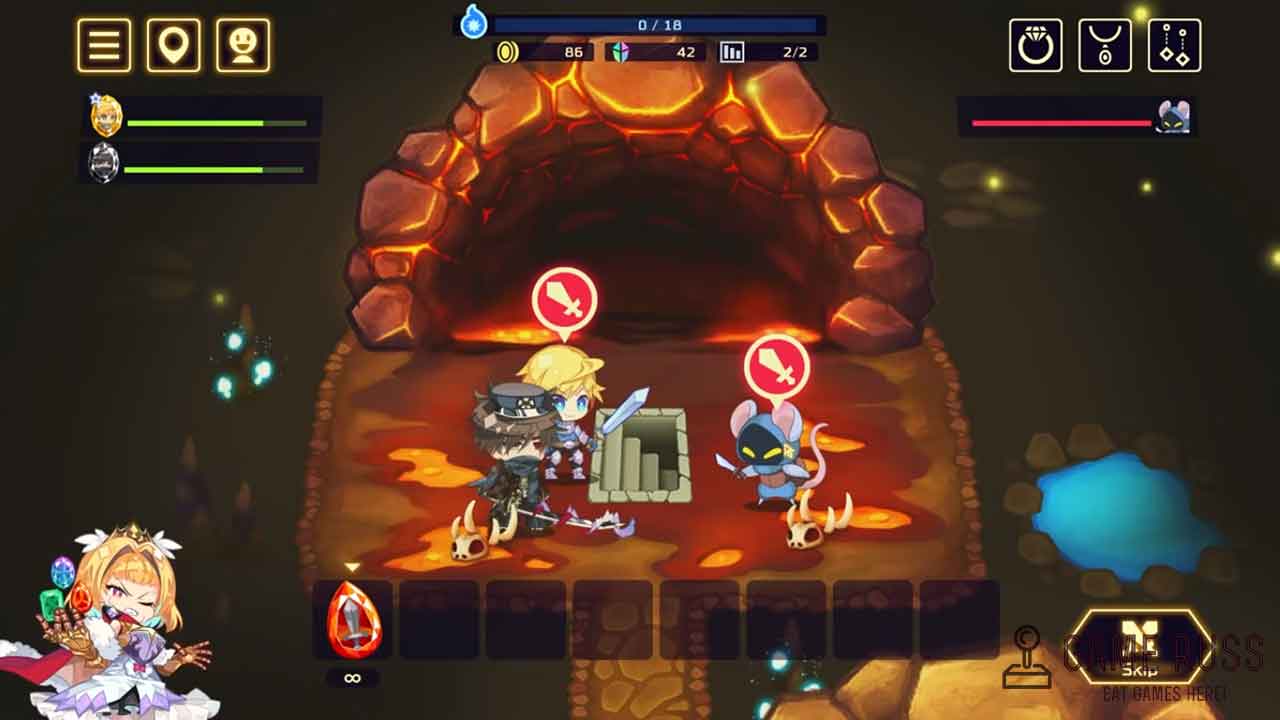The image size is (1280, 720).
Task: Open the necklace equipment slot
Action: (x=1105, y=45)
